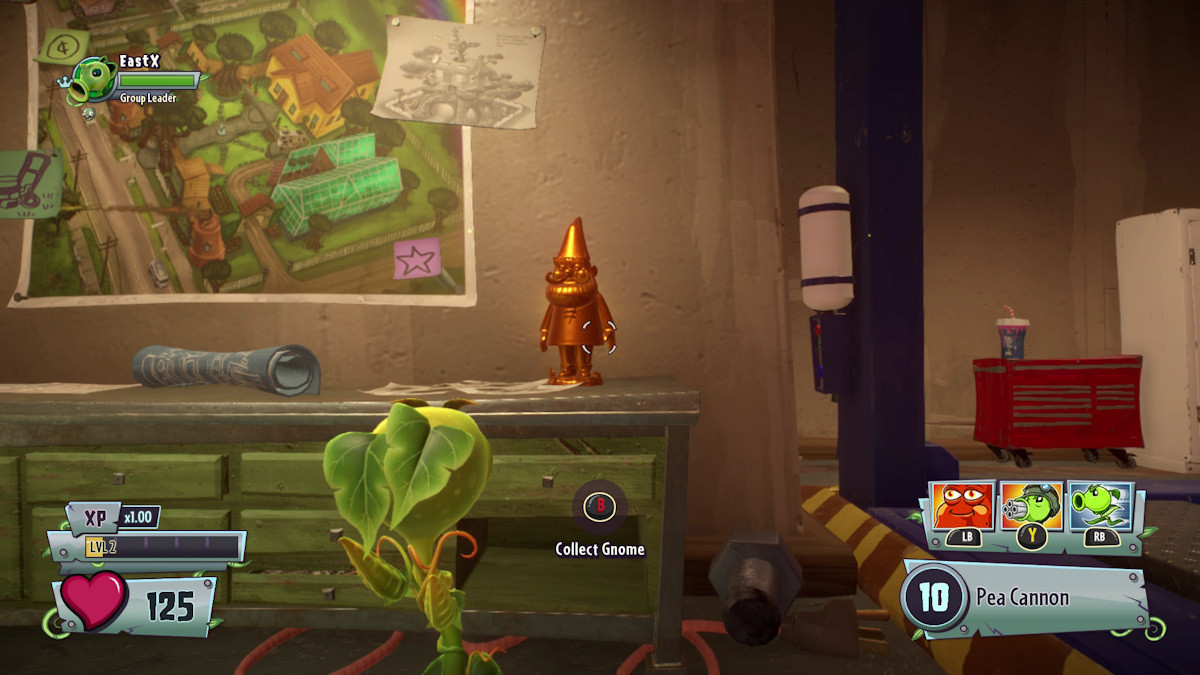Trigger the Hyper peashooter ability
Viewport: 1200px width, 675px height.
tap(1100, 507)
